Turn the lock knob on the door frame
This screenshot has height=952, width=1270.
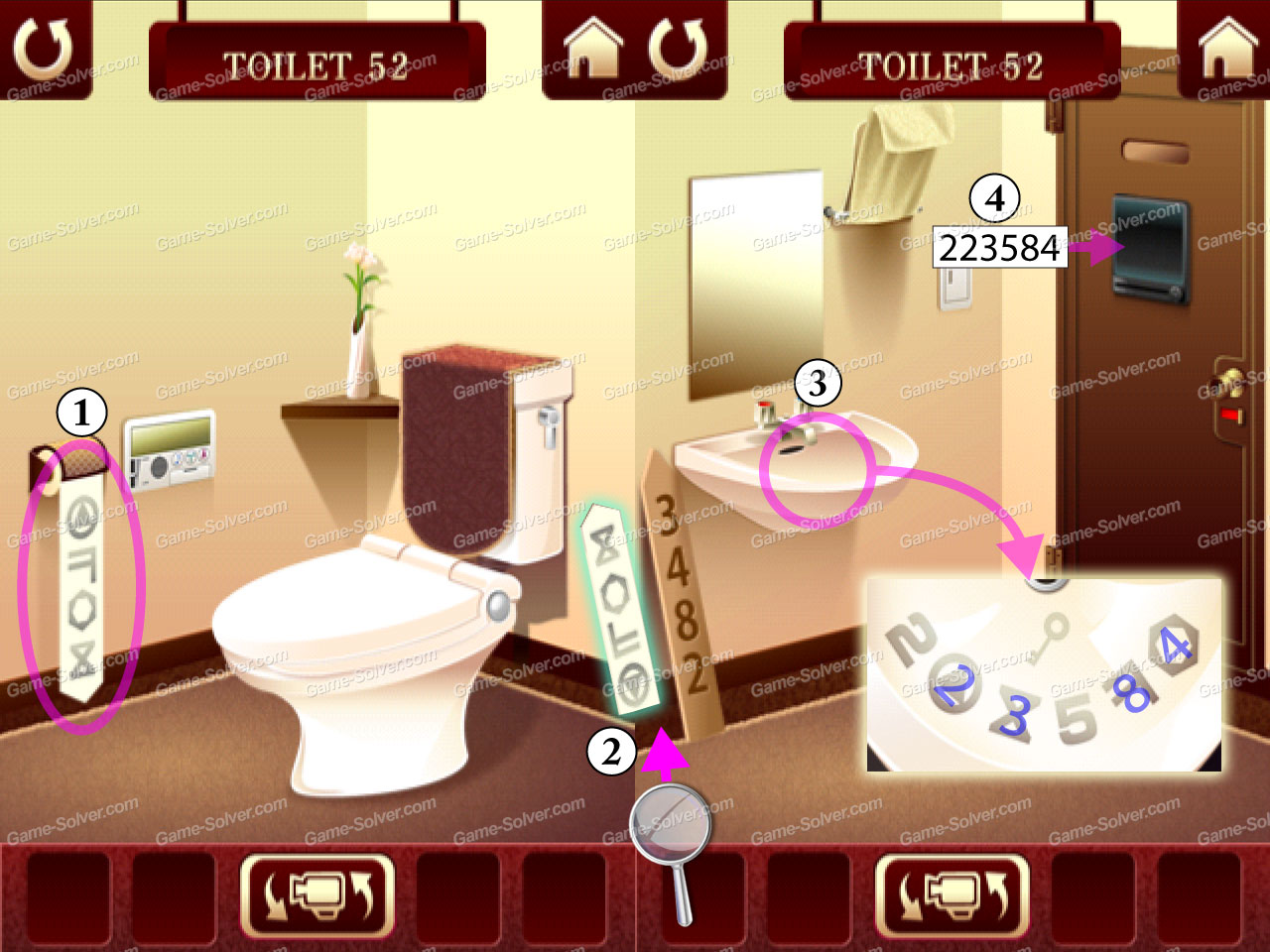1230,384
